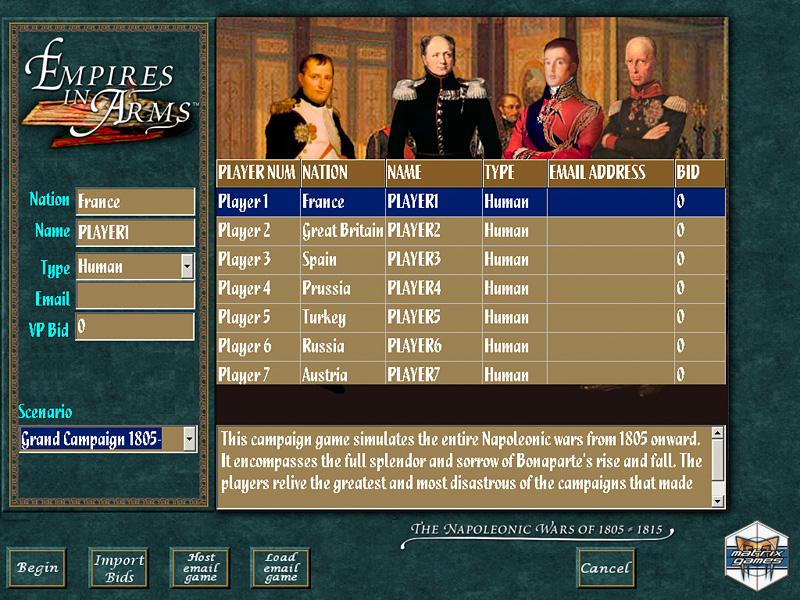
Task: Click the scenario description scrollbar down arrow
Action: pos(719,501)
